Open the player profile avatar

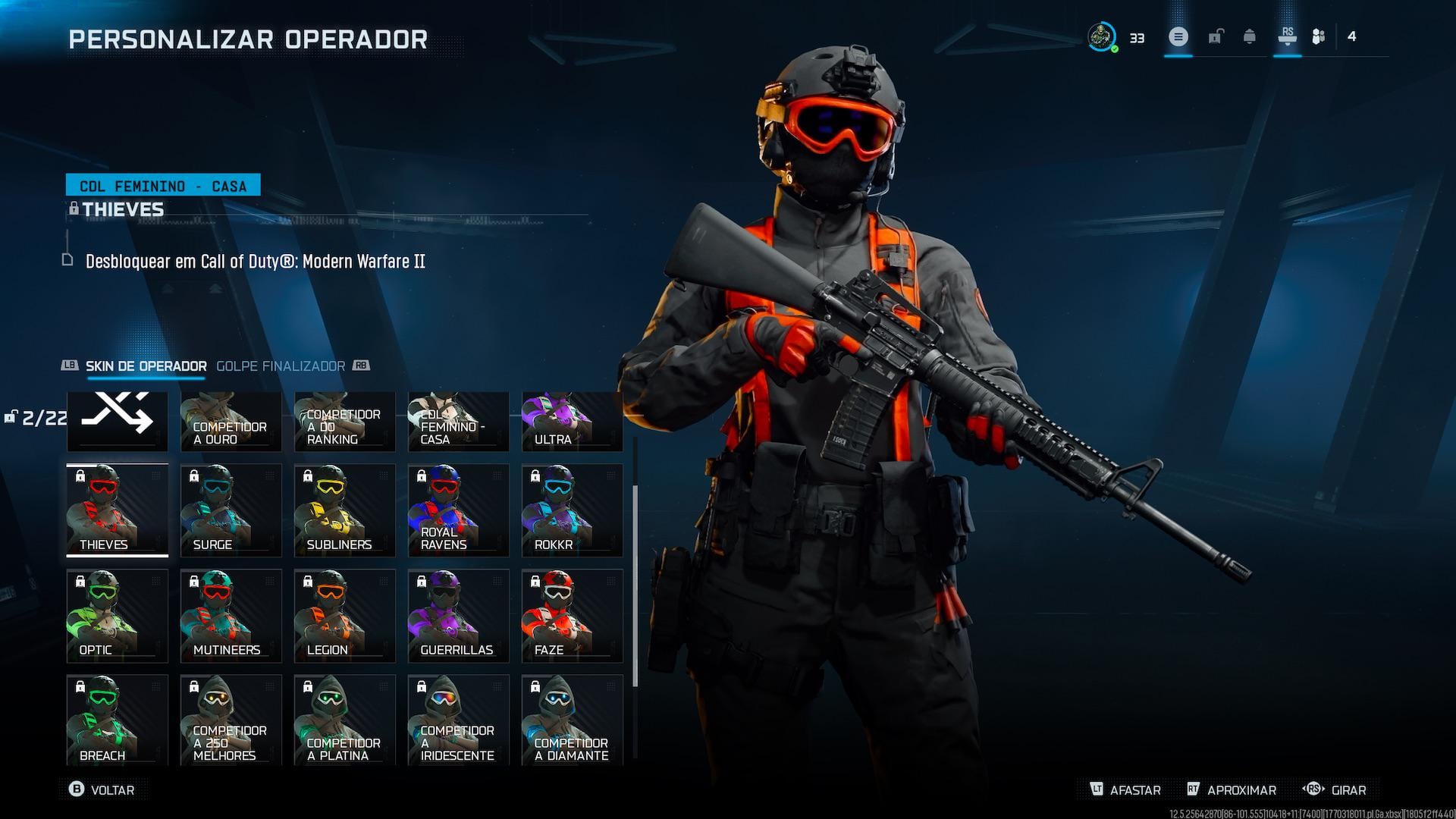(x=1102, y=36)
